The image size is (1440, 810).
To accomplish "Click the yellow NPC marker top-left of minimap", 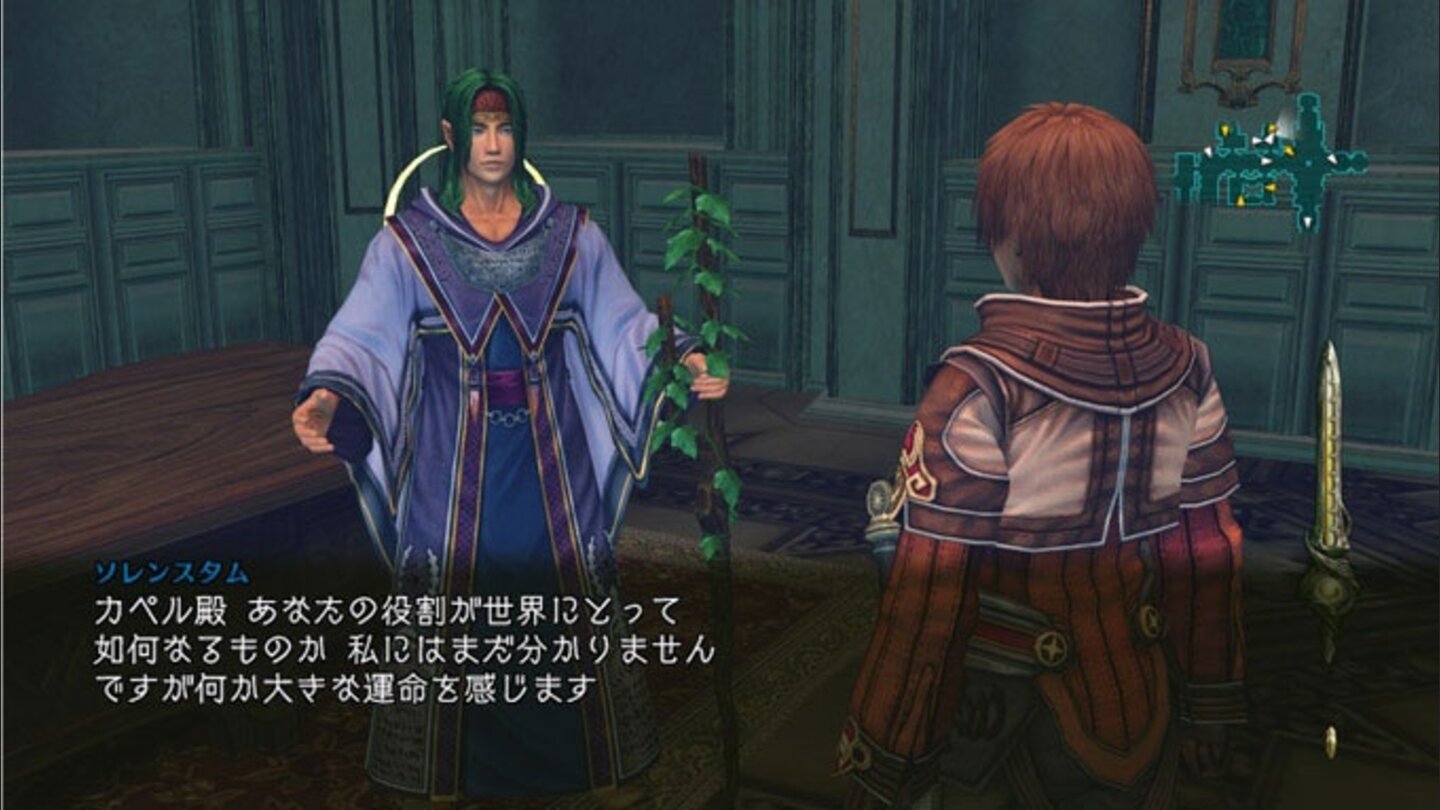I will point(1225,129).
